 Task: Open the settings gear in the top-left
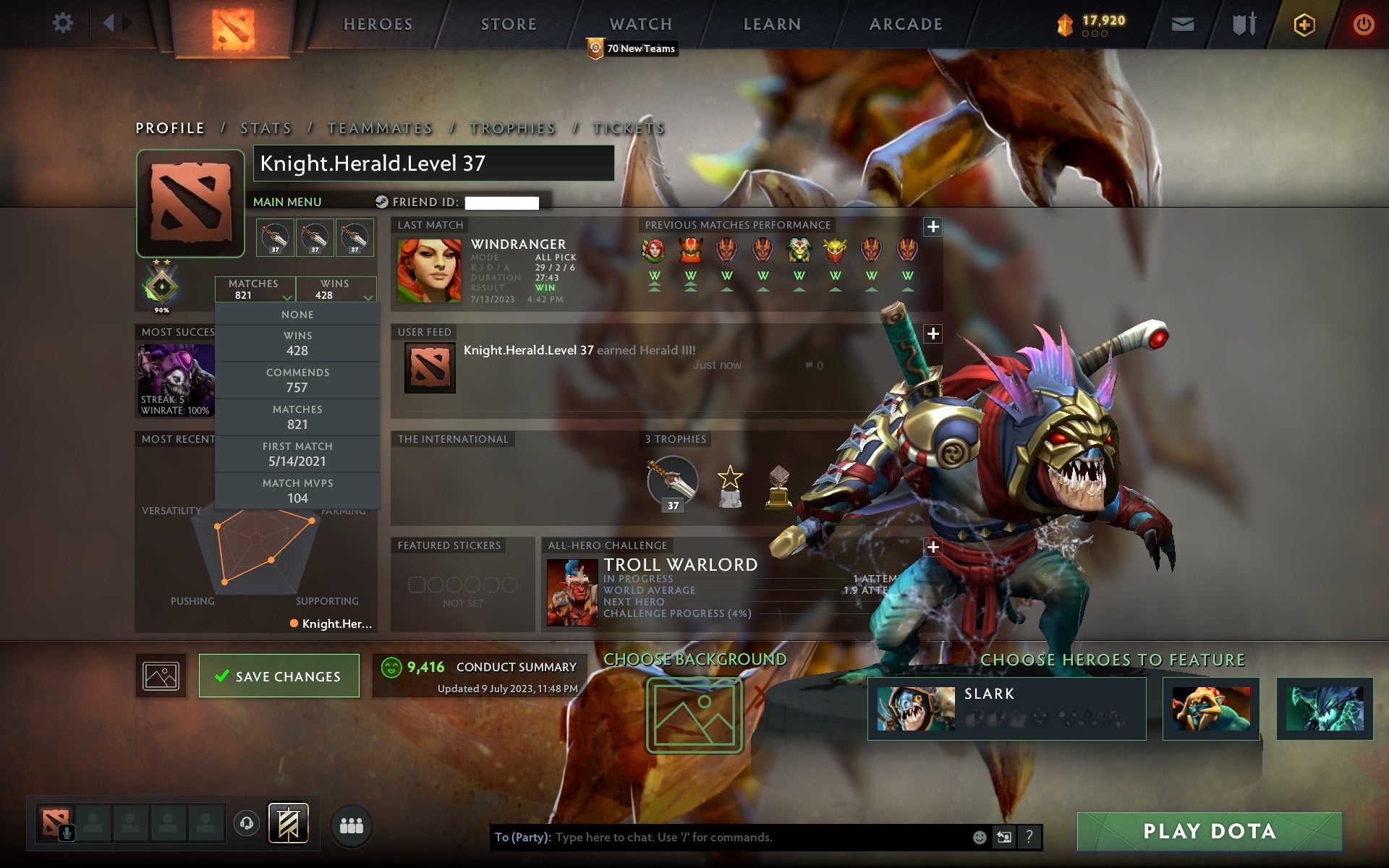[64, 22]
